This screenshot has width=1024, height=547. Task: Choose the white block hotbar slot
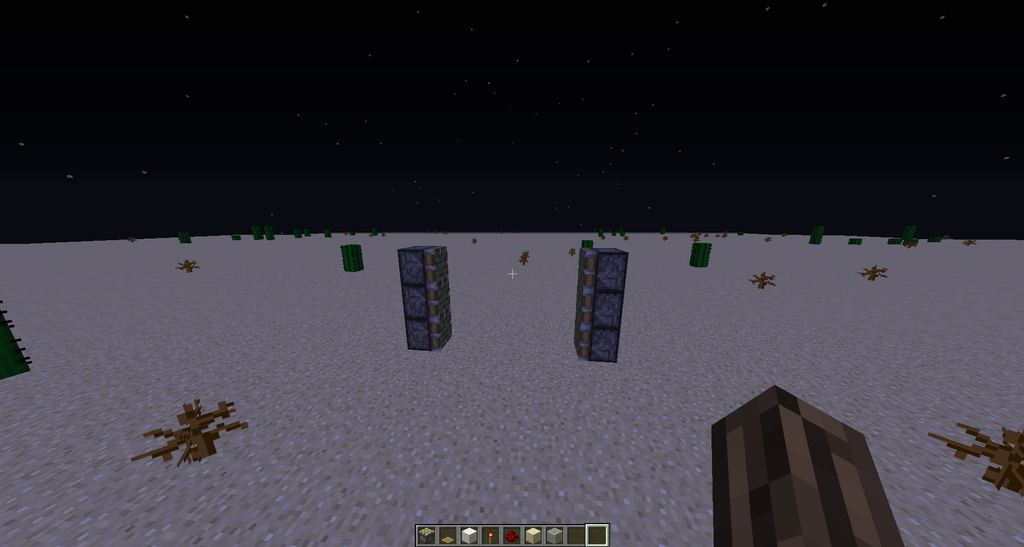point(469,536)
